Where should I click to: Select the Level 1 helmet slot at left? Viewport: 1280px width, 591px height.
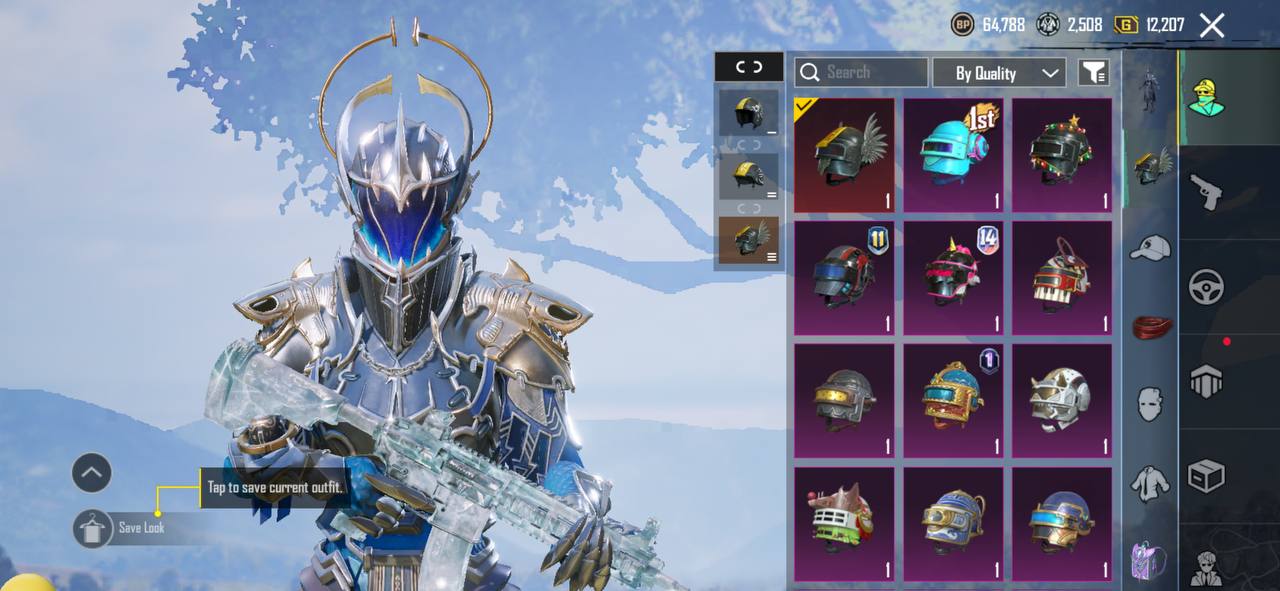[748, 113]
